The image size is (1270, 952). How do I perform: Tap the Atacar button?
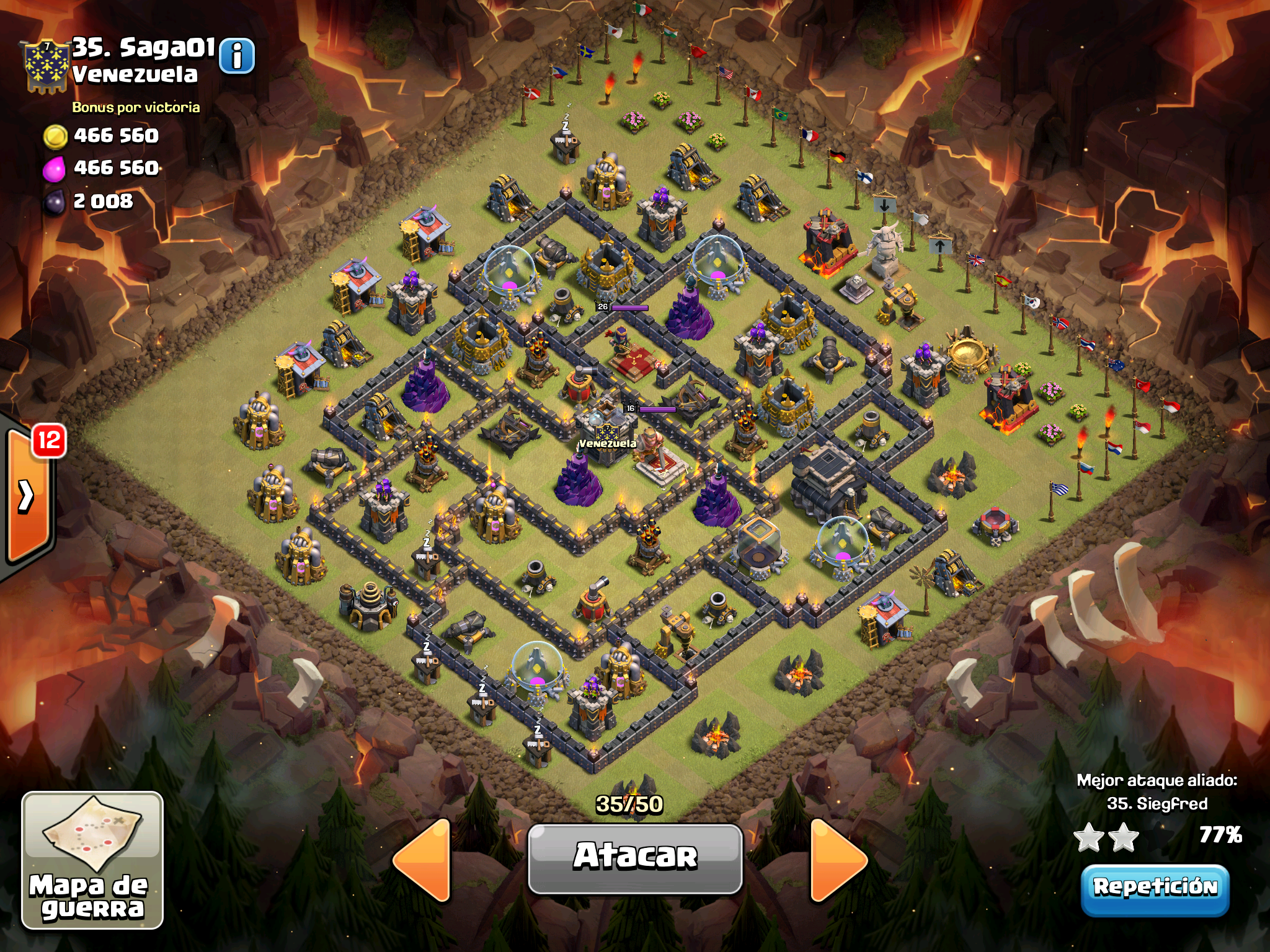coord(635,858)
